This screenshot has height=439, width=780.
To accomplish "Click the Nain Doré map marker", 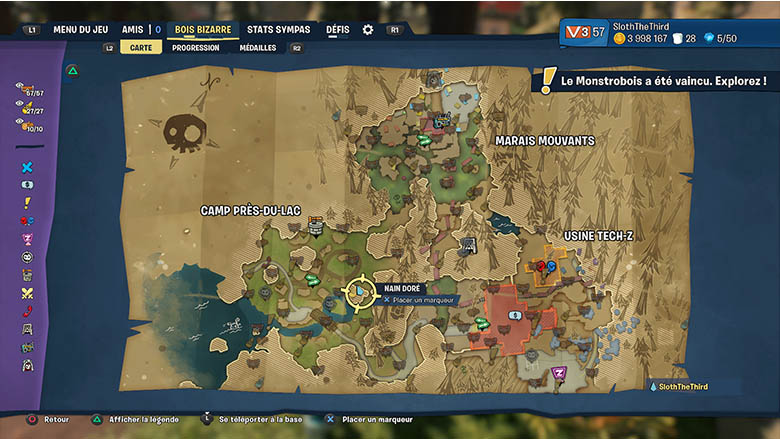I will click(x=358, y=291).
